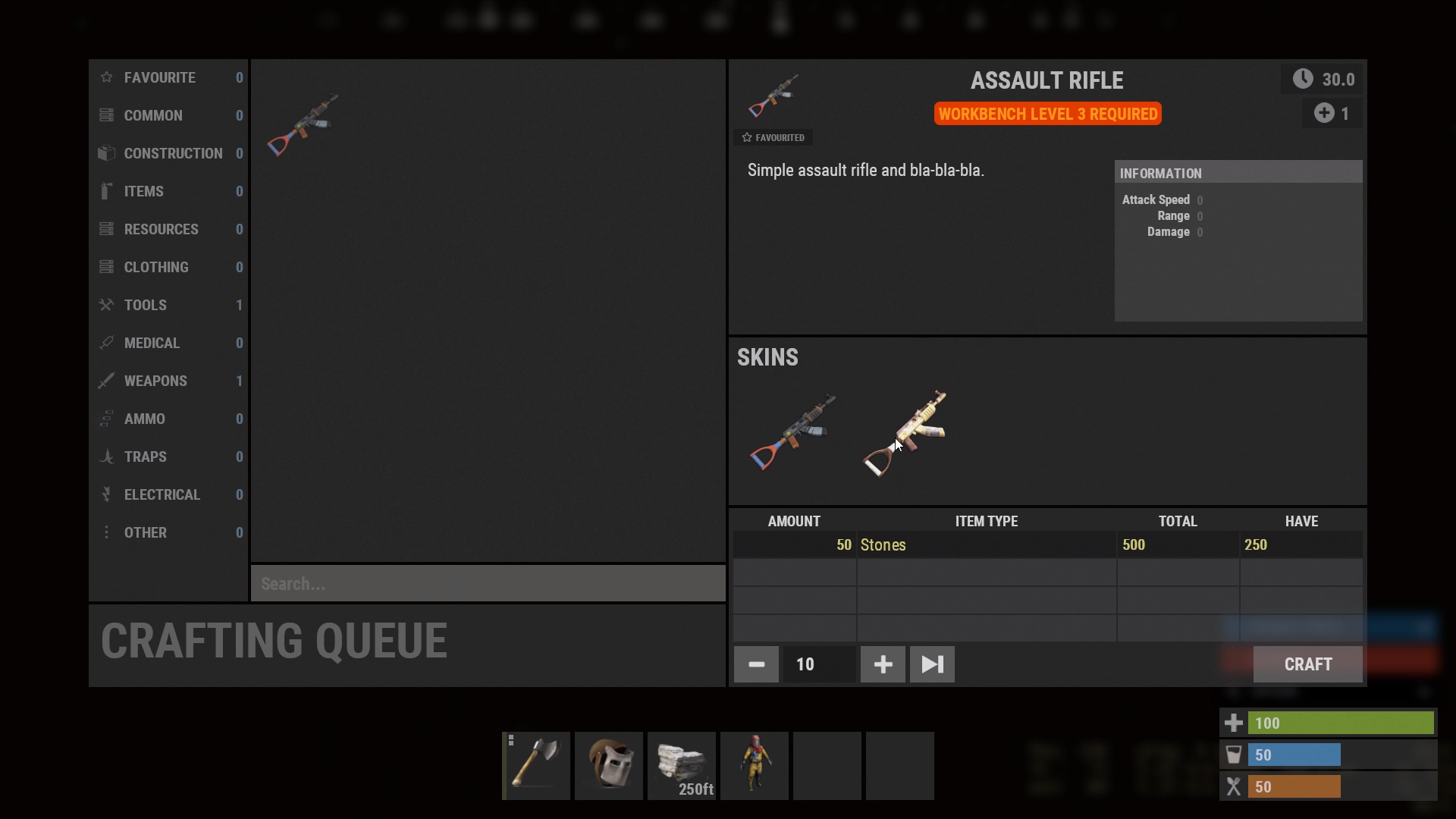Viewport: 1456px width, 819px height.
Task: Switch to the Construction category
Action: coord(168,154)
